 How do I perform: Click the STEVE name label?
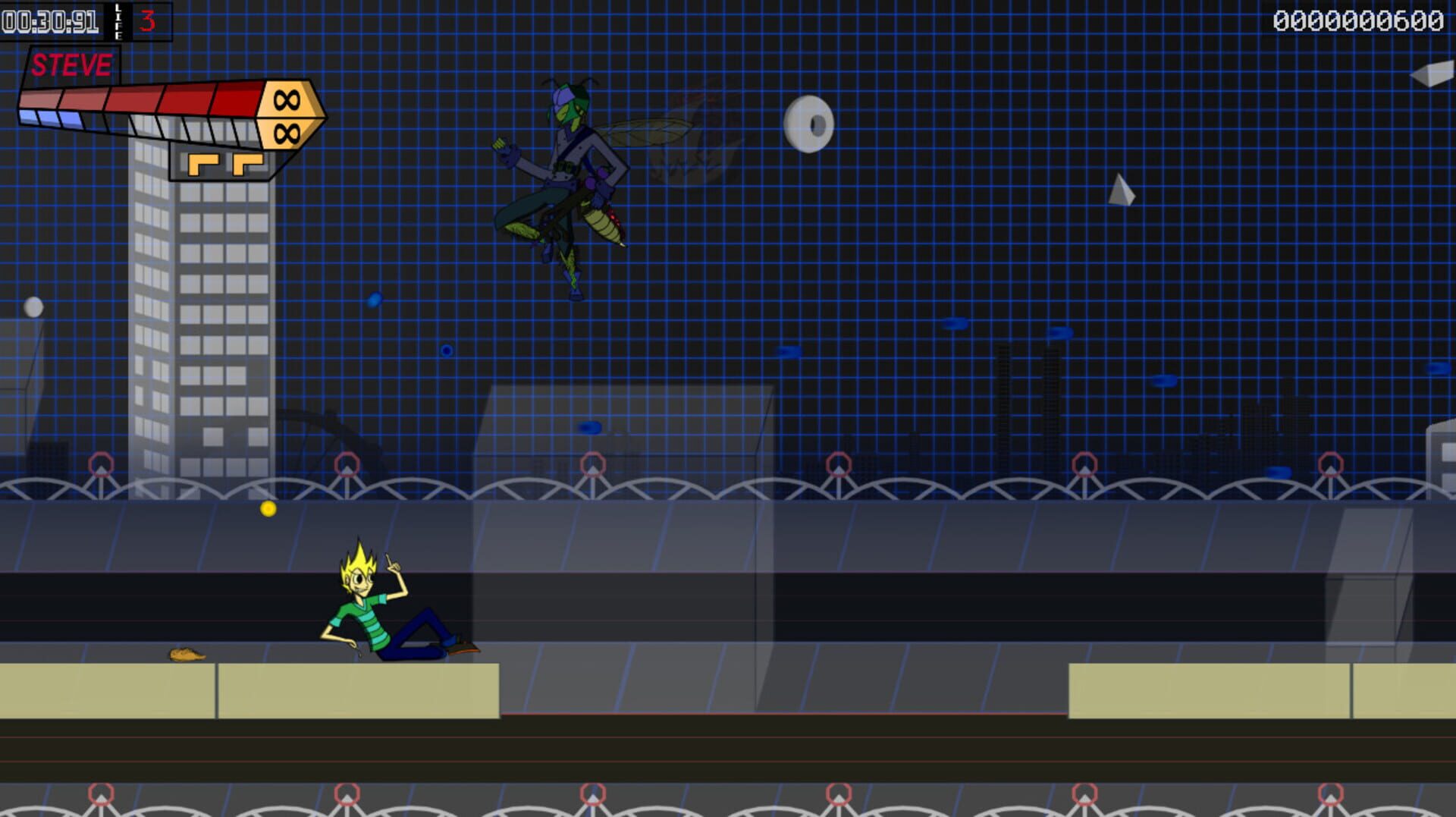click(x=72, y=67)
